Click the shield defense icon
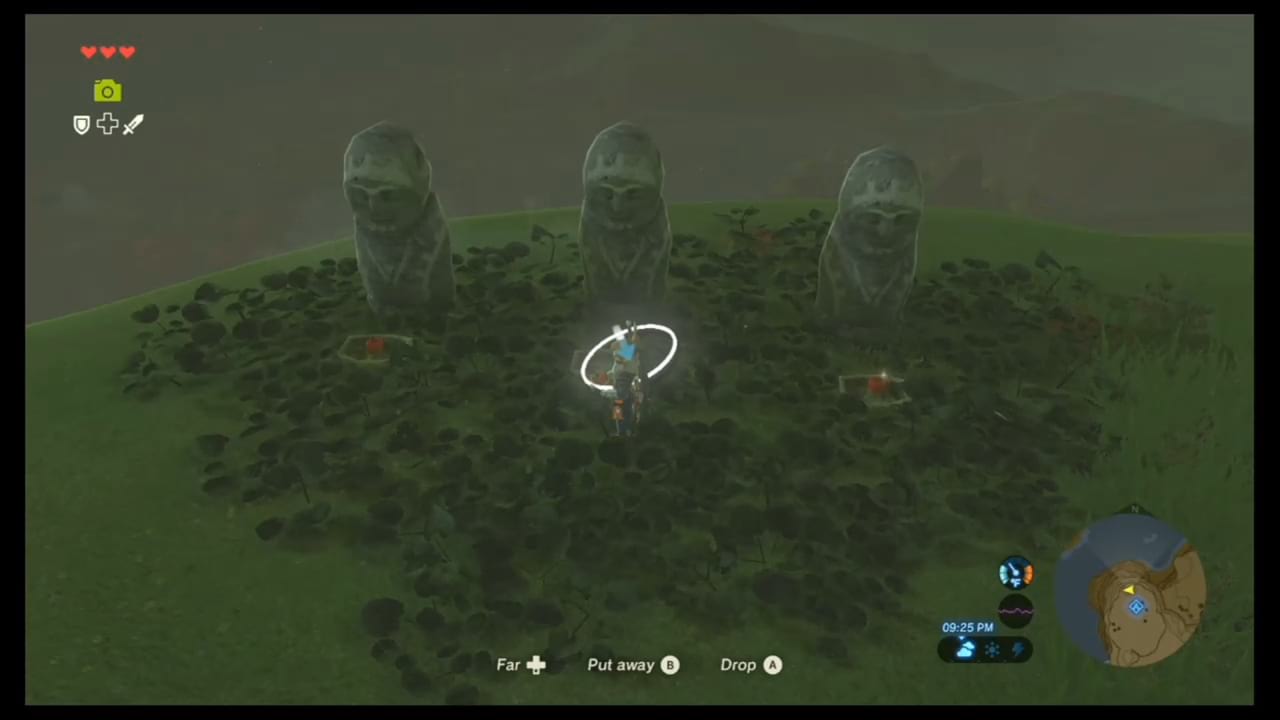This screenshot has width=1280, height=720. [x=81, y=124]
